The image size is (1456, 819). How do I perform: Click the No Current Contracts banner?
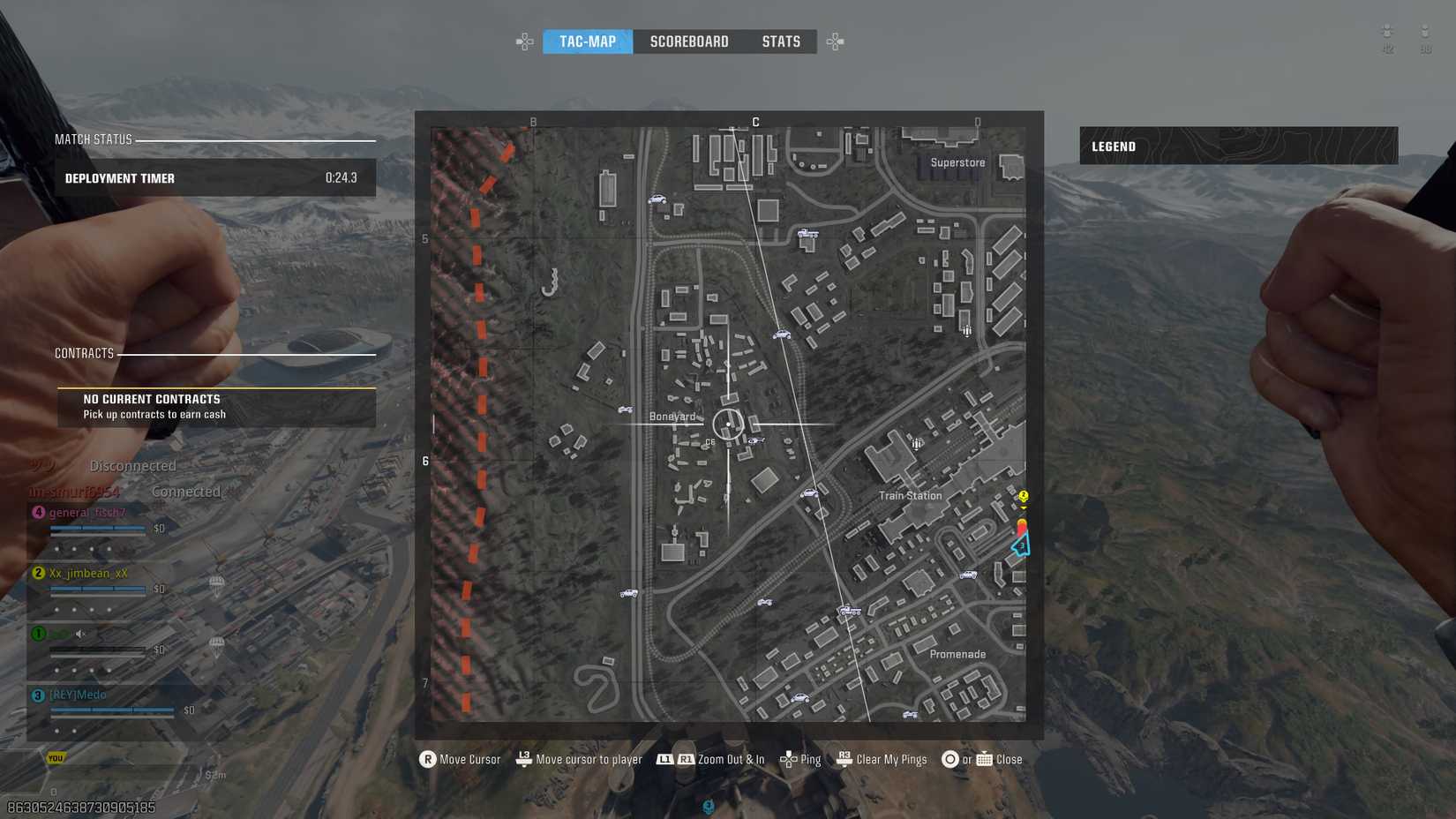click(215, 407)
